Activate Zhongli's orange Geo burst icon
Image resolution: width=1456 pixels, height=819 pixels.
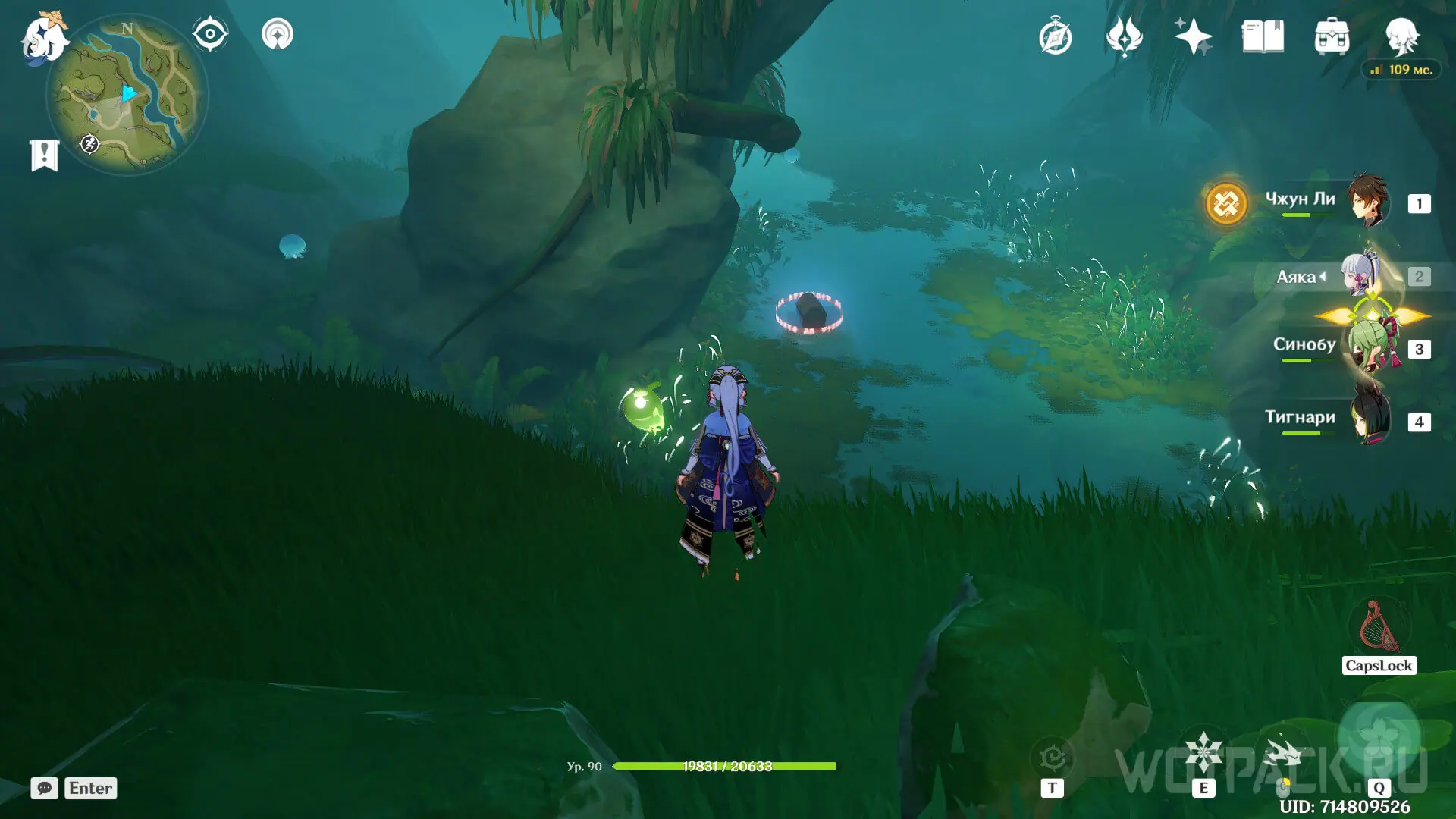pos(1226,203)
